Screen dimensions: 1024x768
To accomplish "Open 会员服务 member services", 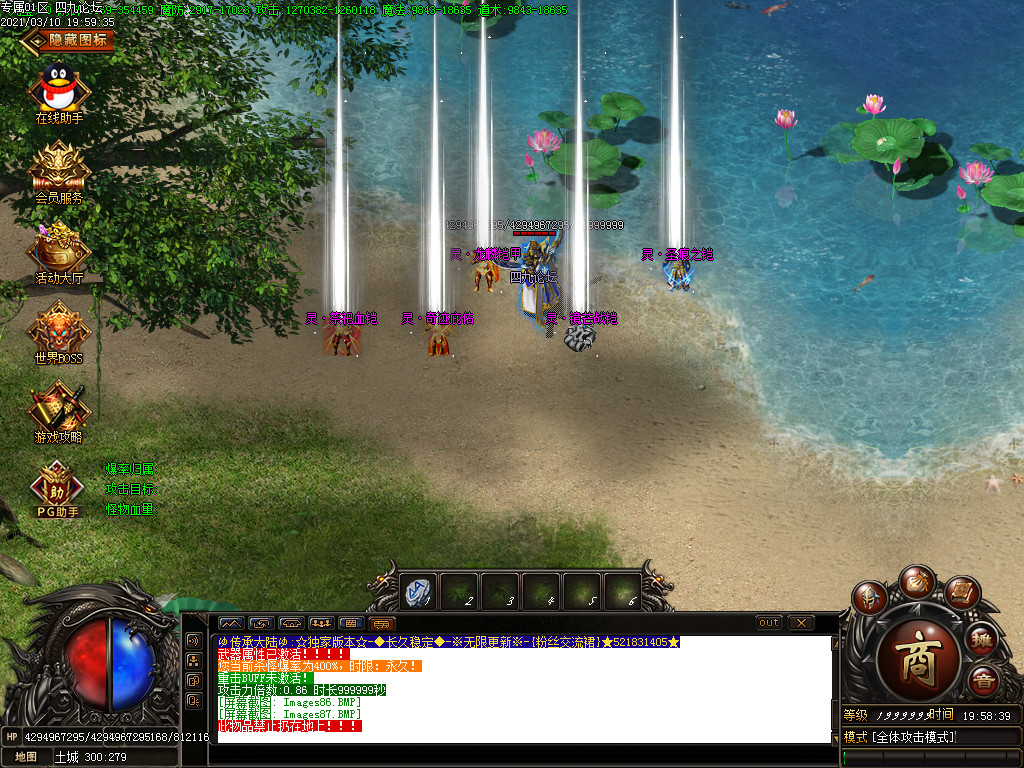I will 60,168.
